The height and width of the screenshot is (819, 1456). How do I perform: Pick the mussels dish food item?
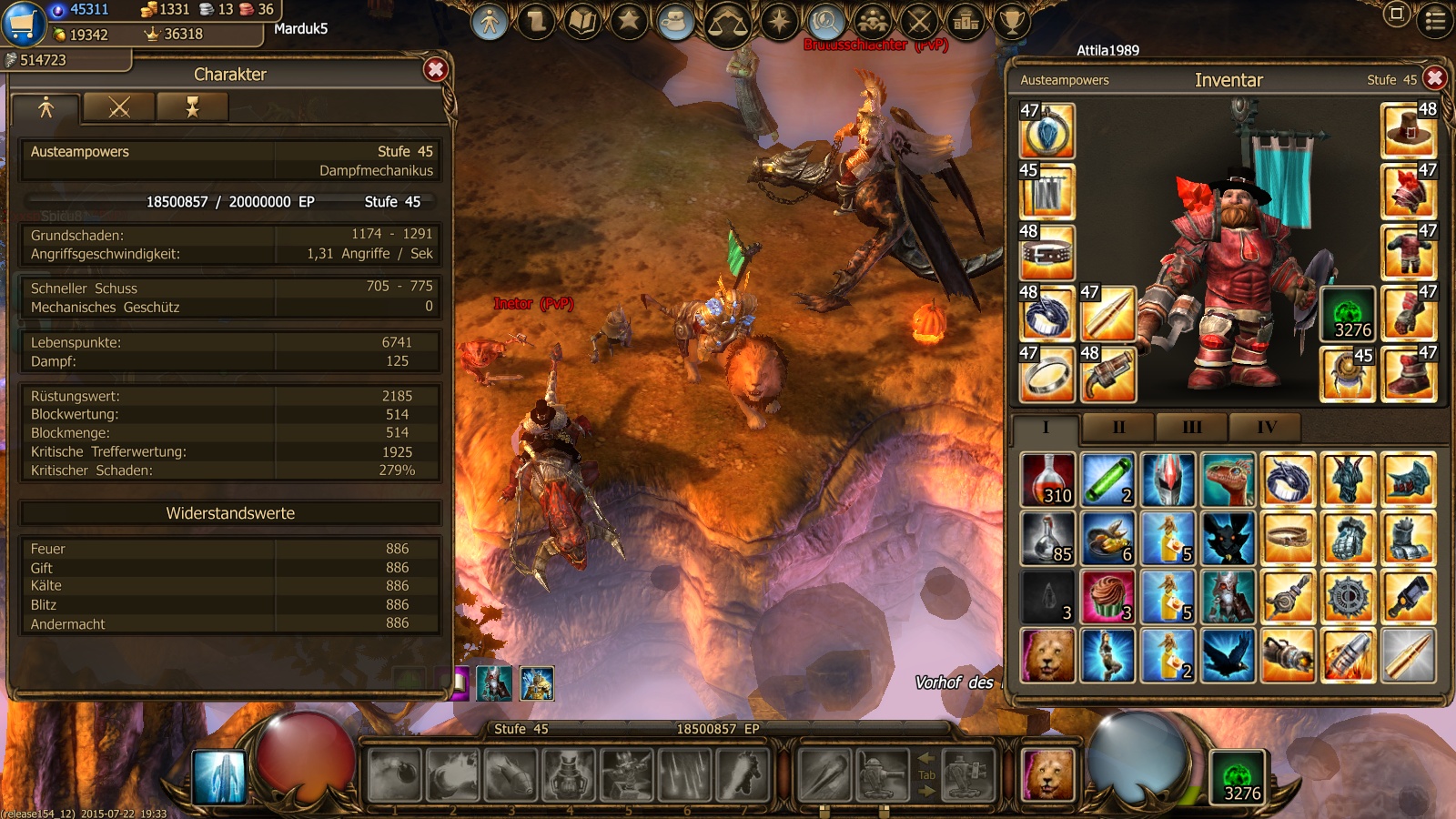coord(1107,539)
